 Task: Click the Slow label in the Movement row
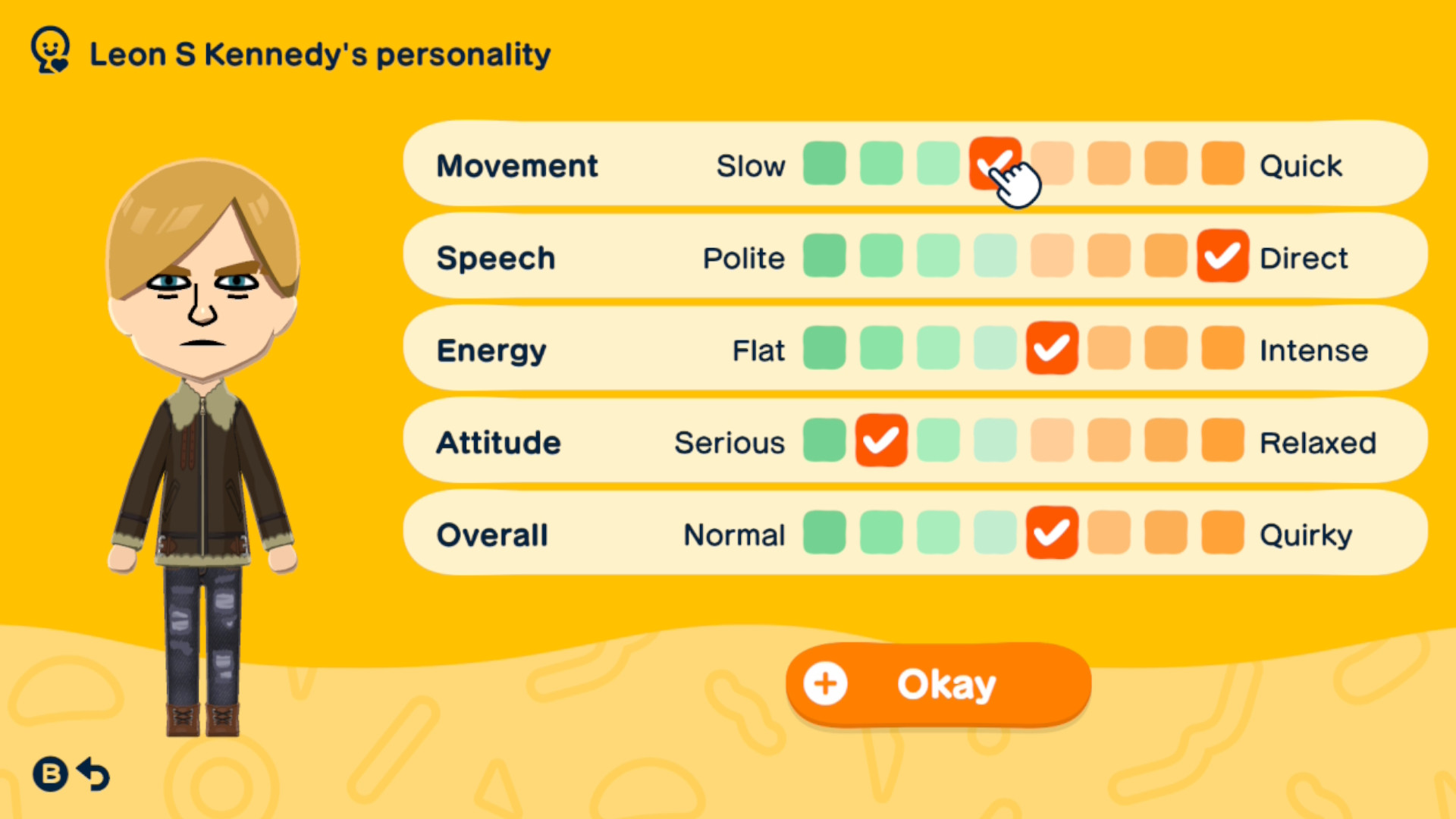[752, 165]
